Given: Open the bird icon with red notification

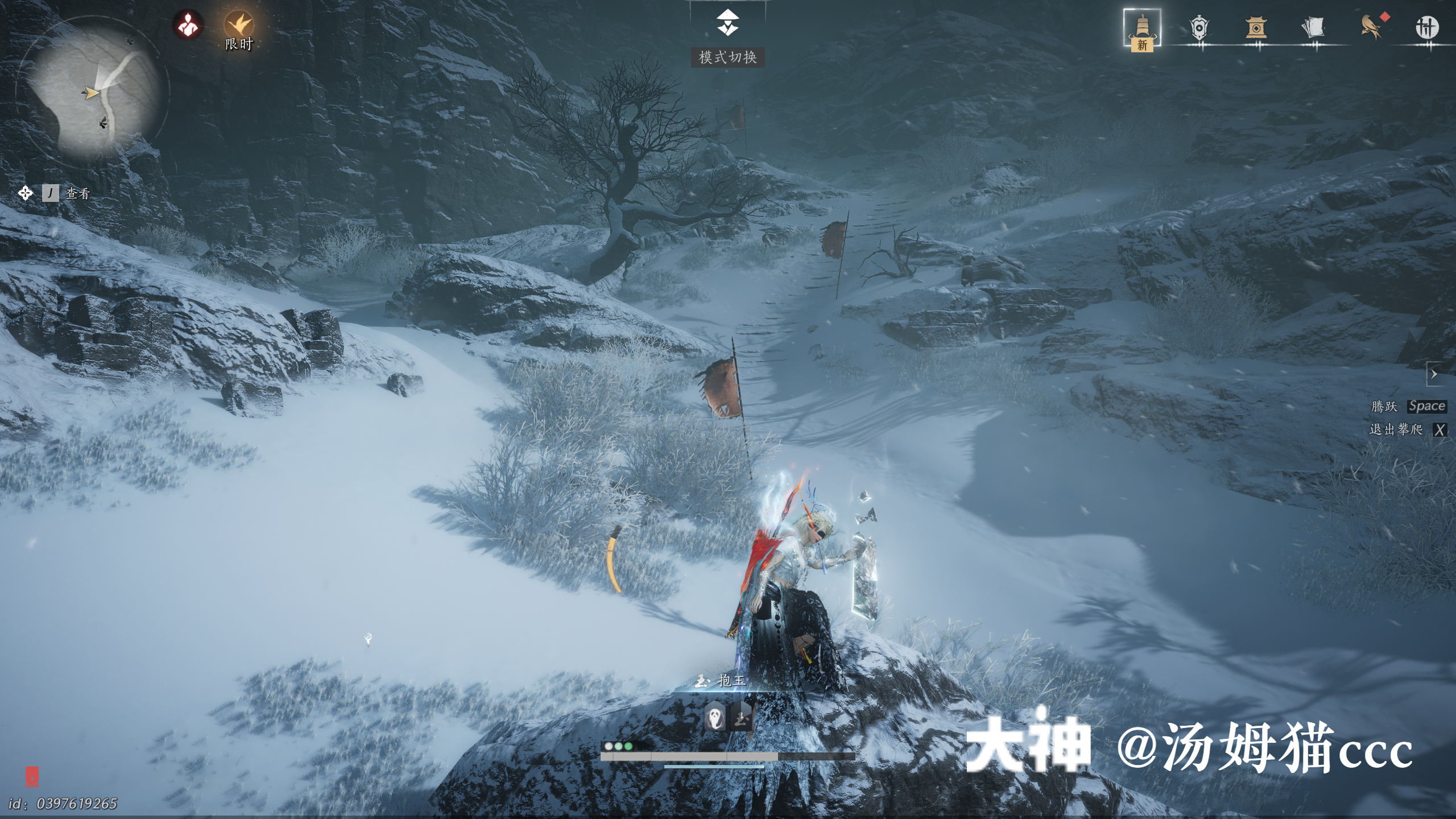Looking at the screenshot, I should click(x=1372, y=27).
